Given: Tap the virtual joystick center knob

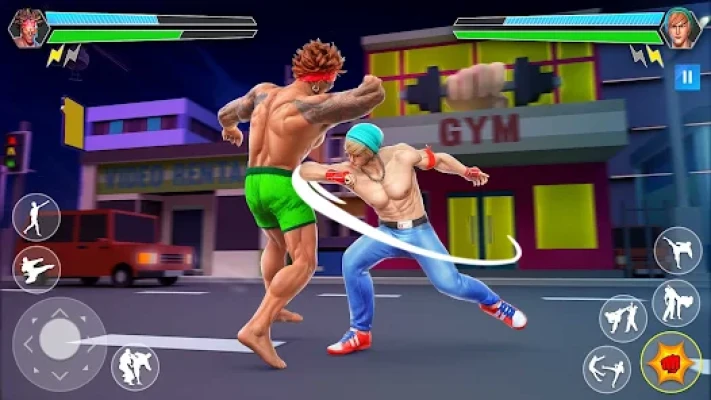Looking at the screenshot, I should pos(59,340).
